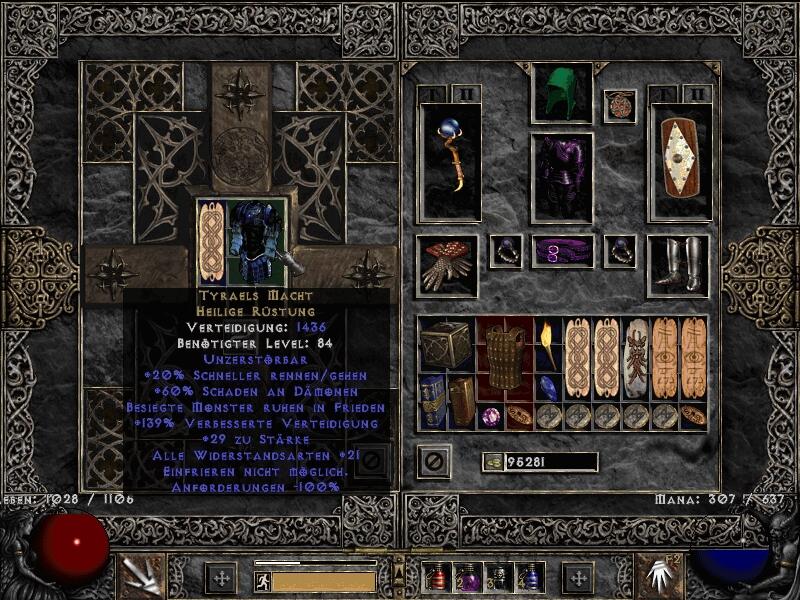Pick the charm with red figure
Screen dimensions: 800x600
point(636,357)
